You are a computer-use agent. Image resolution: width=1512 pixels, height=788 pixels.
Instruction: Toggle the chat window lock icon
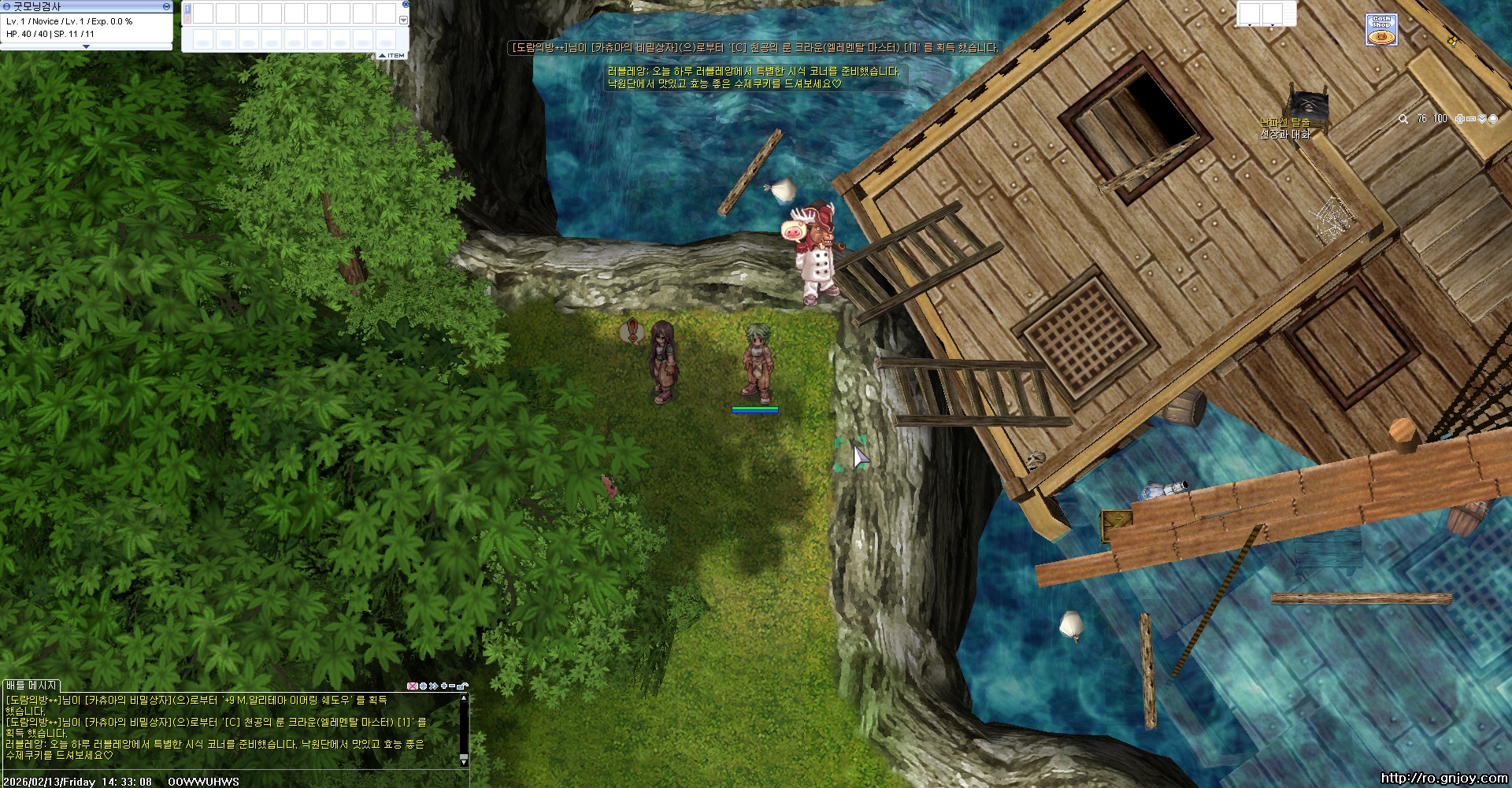pos(462,686)
